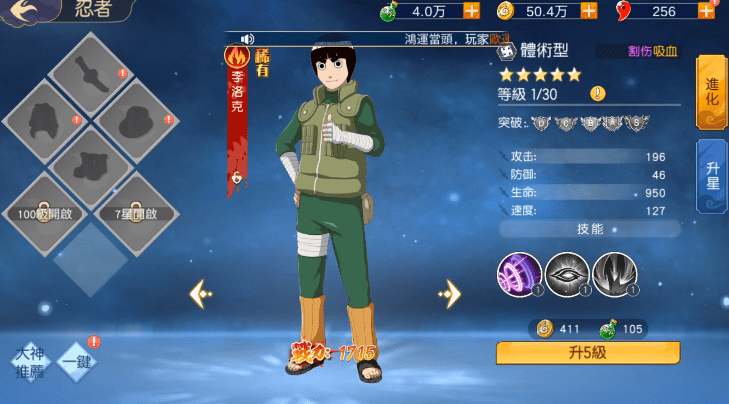The height and width of the screenshot is (404, 729).
Task: Open 大神推薦 recommendations
Action: coord(28,362)
